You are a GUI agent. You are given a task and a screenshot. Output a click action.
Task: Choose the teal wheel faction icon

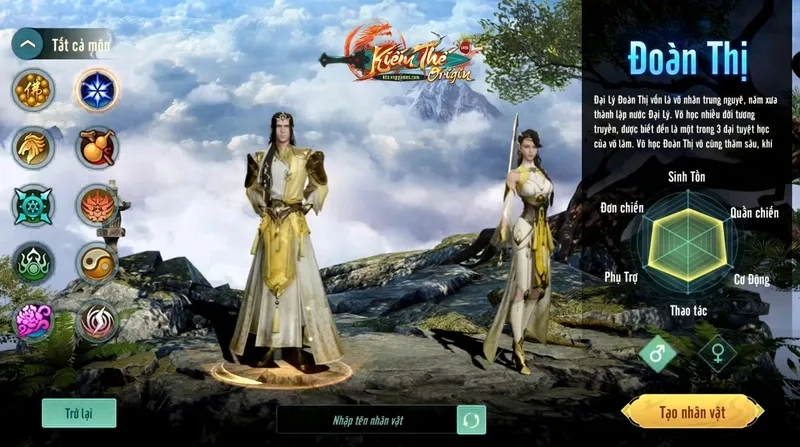33,206
